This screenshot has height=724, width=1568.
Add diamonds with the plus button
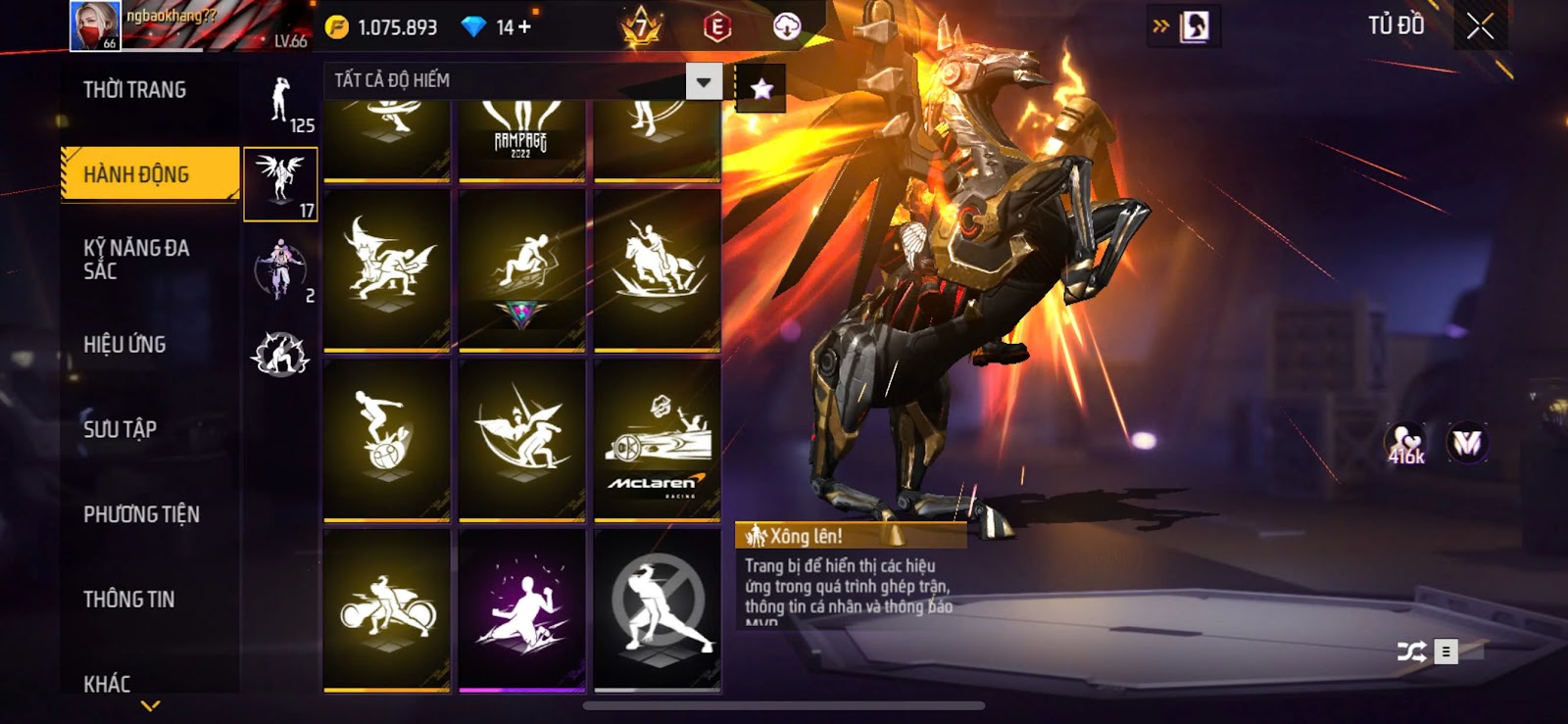525,27
